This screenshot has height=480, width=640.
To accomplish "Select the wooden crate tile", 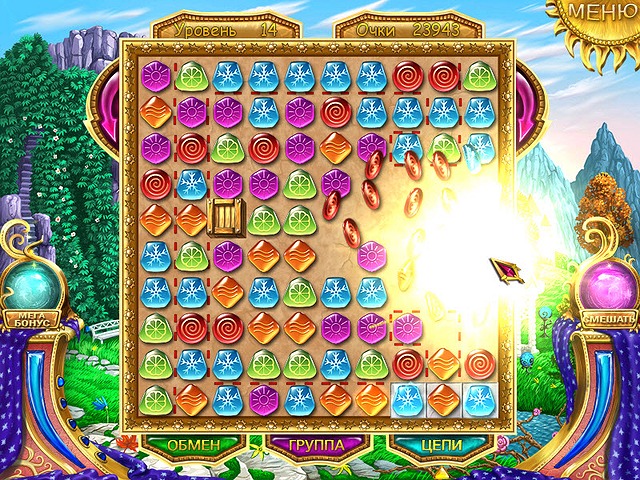I will pos(227,218).
